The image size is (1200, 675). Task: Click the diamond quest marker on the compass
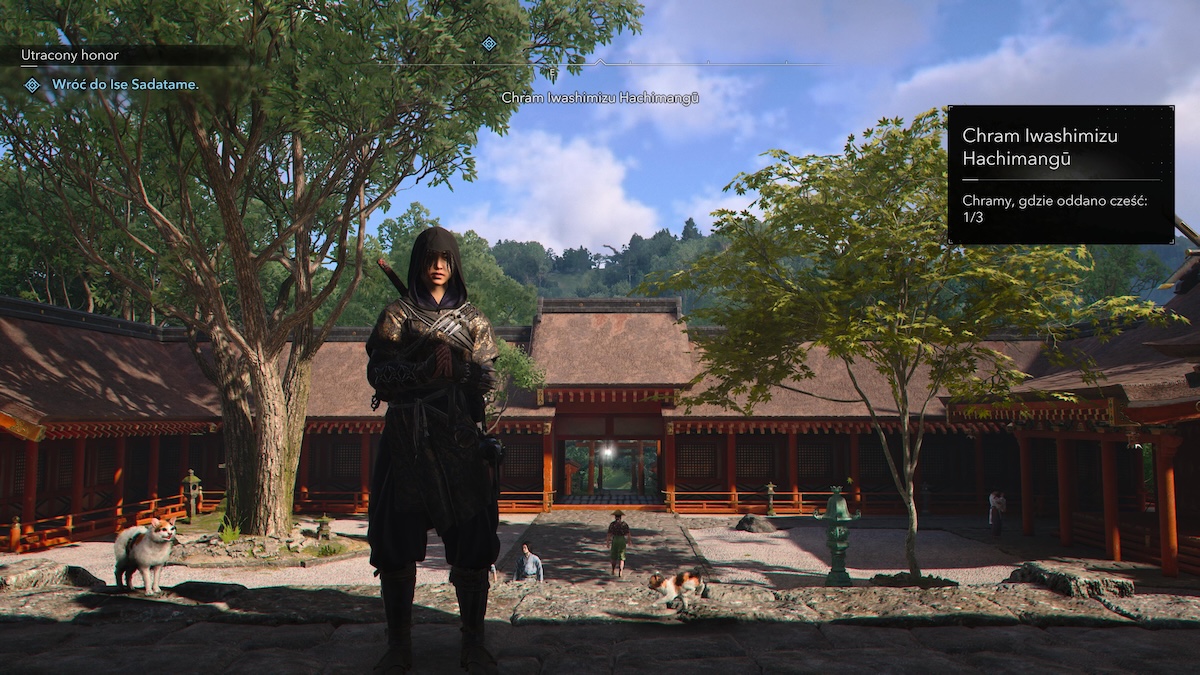coord(488,43)
